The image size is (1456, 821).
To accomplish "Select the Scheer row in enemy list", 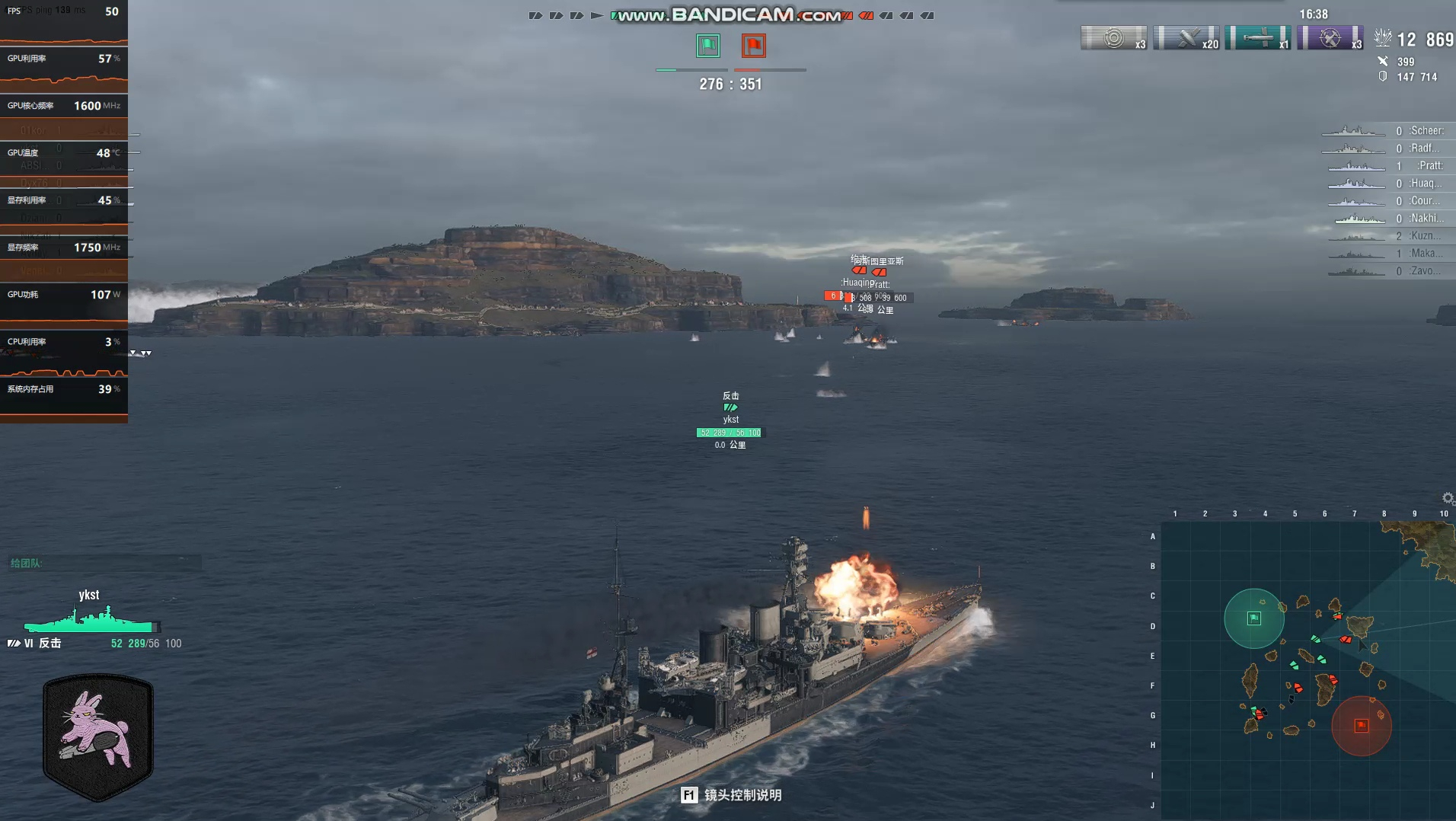I will [1386, 131].
